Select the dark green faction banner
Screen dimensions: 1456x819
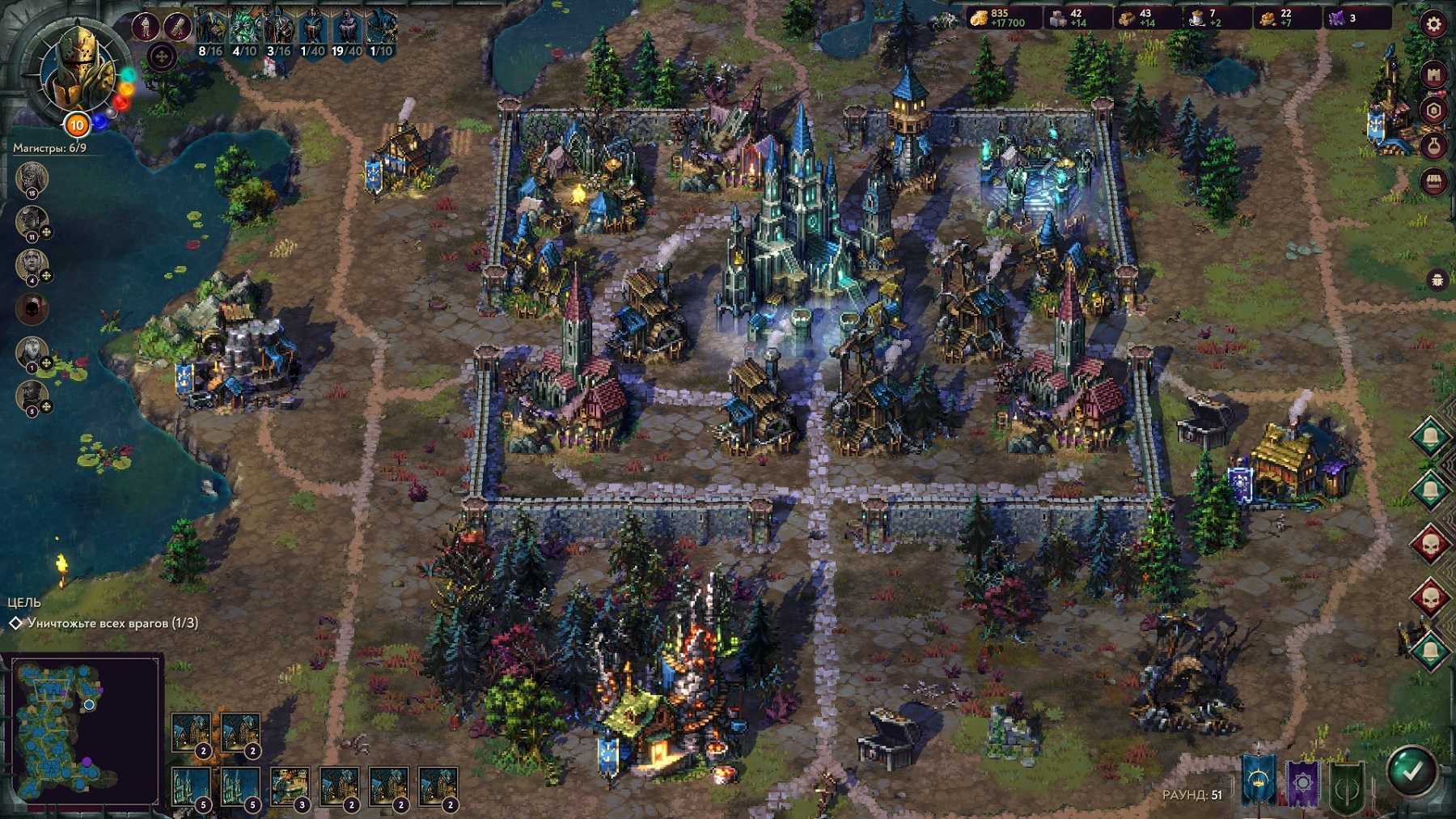[x=1347, y=787]
